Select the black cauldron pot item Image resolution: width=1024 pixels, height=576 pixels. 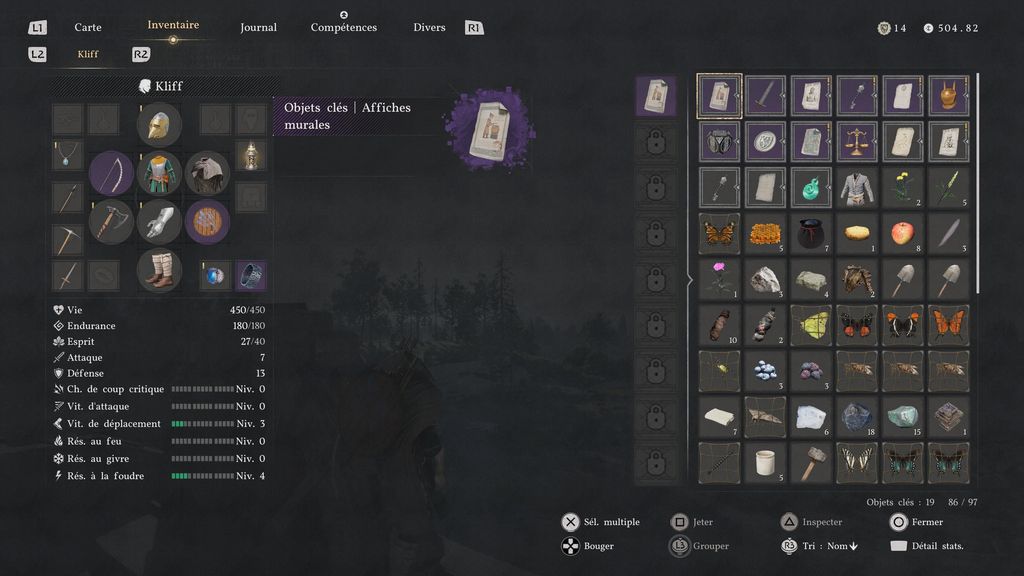(810, 233)
